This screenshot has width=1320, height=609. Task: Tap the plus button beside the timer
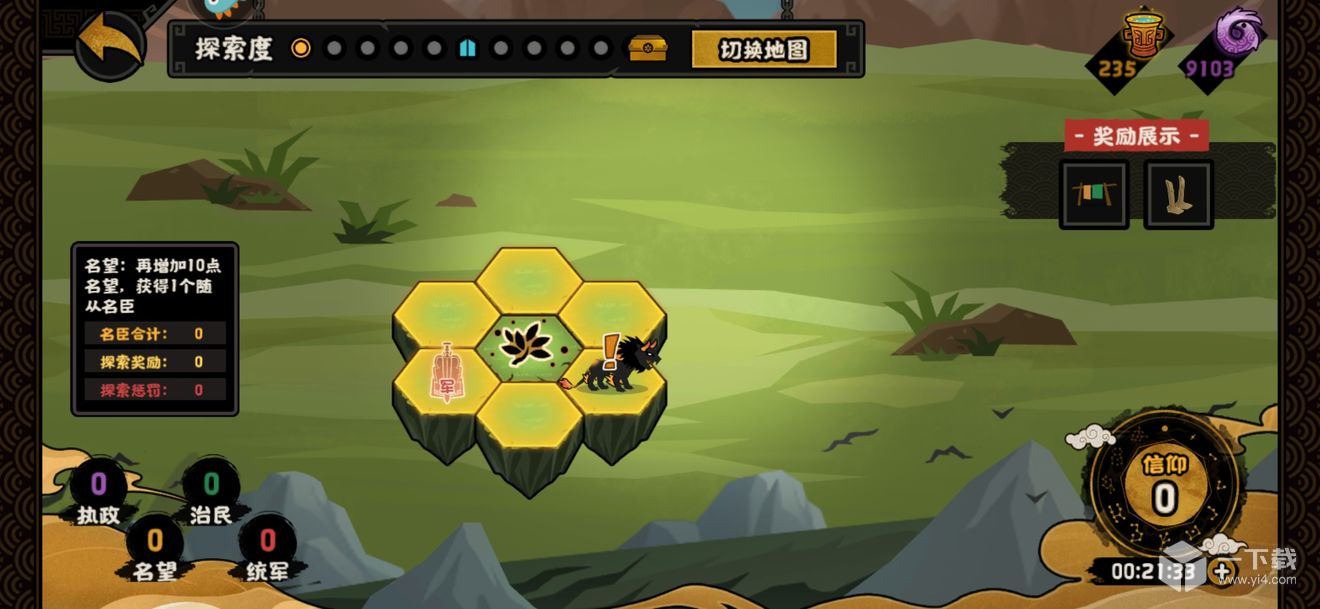[x=1223, y=572]
